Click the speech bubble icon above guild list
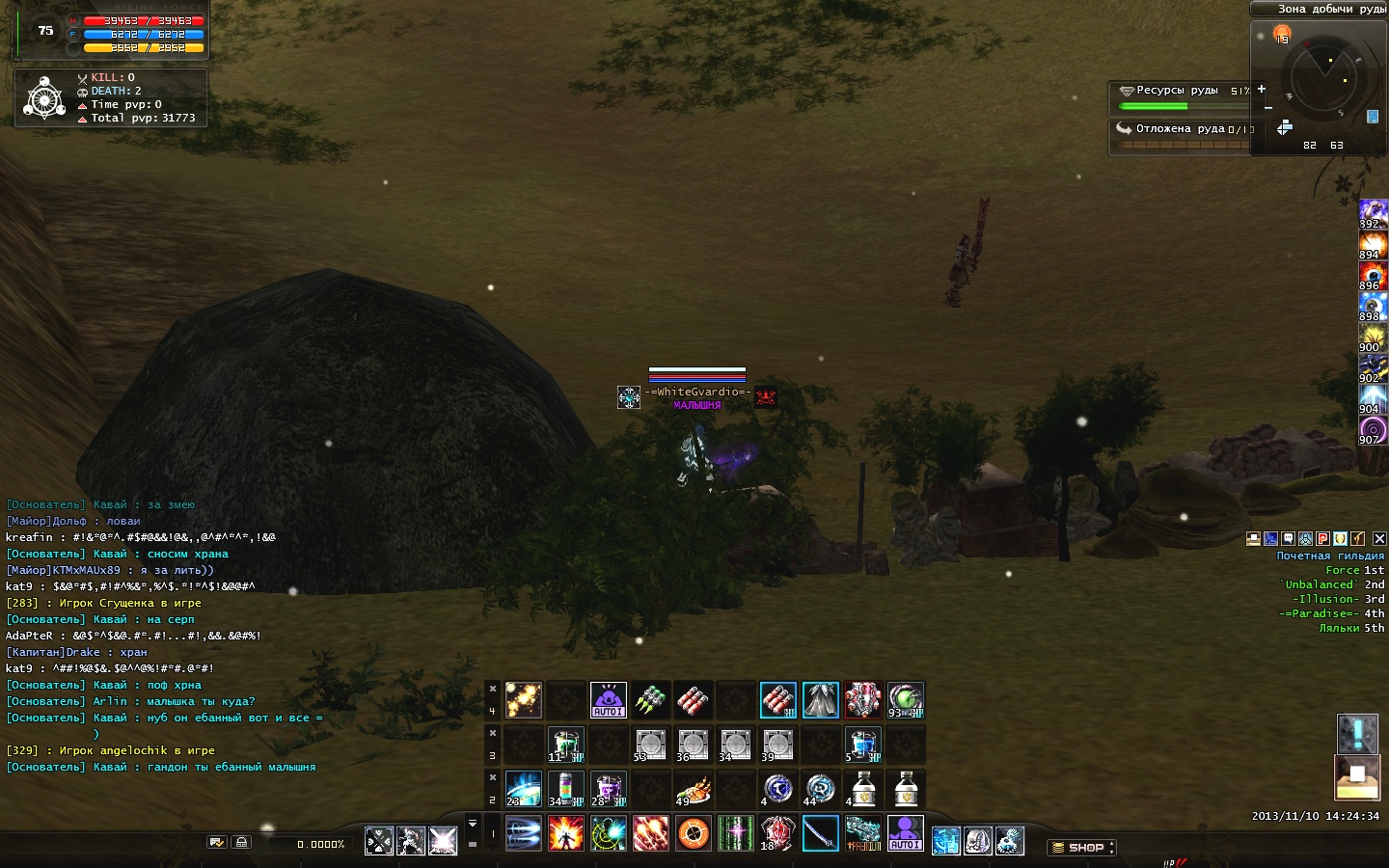This screenshot has width=1389, height=868. tap(1289, 539)
